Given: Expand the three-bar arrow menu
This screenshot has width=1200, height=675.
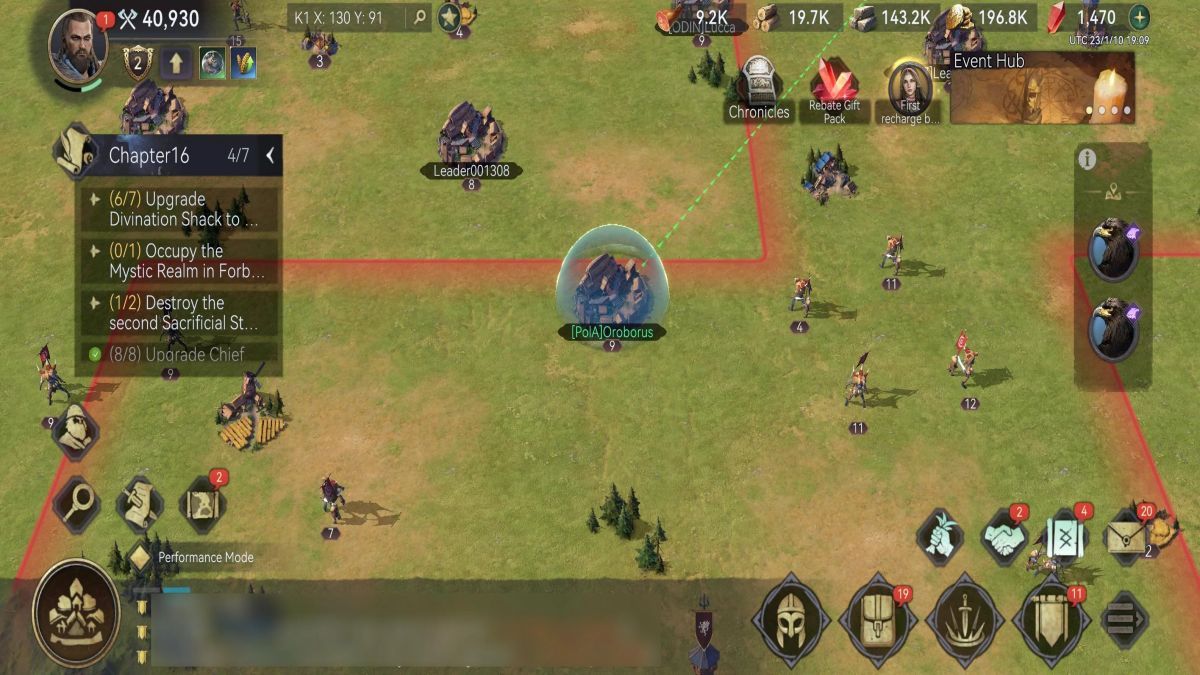Looking at the screenshot, I should click(x=1124, y=621).
